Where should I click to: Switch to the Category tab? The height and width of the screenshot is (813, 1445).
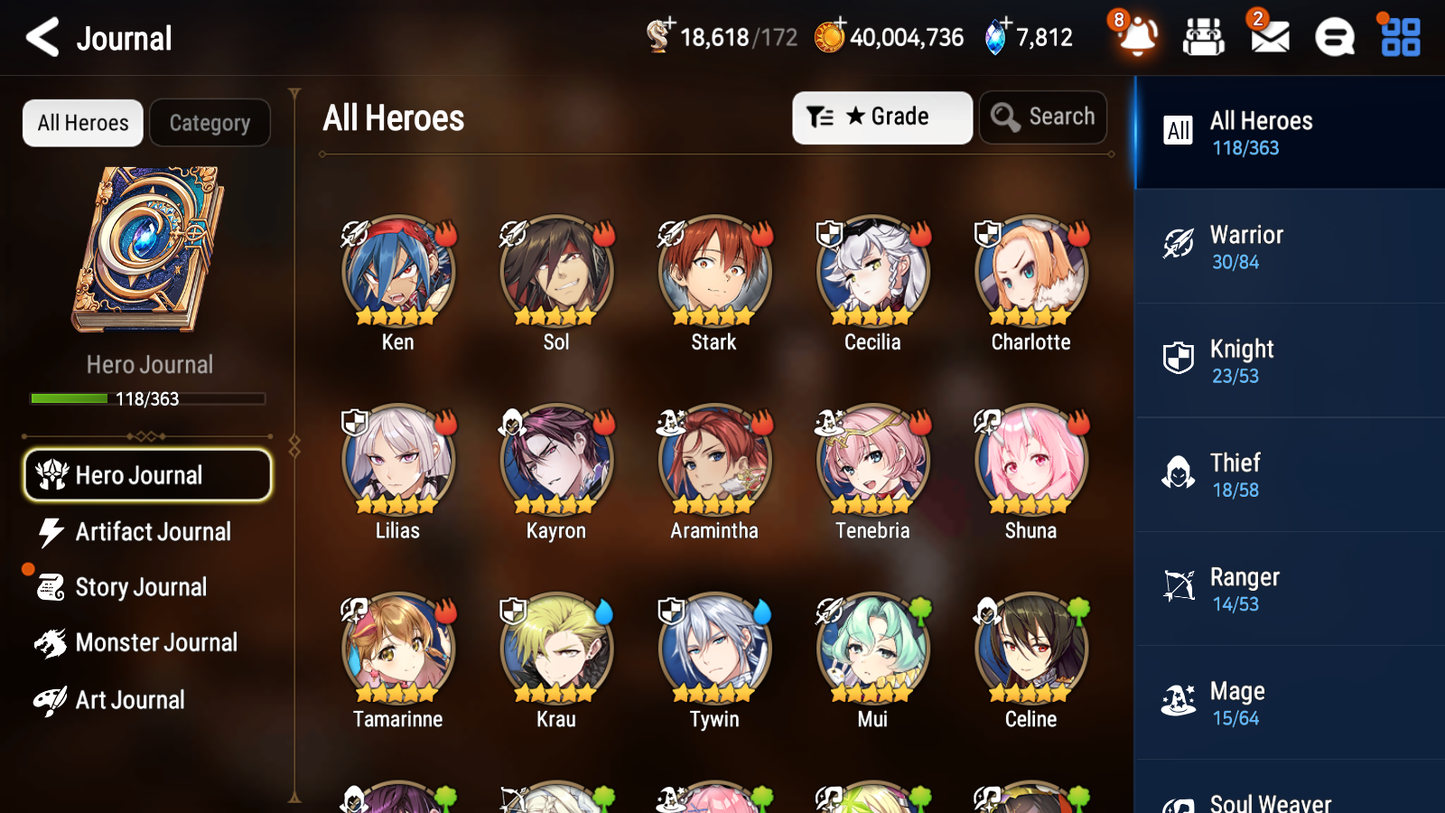[210, 122]
